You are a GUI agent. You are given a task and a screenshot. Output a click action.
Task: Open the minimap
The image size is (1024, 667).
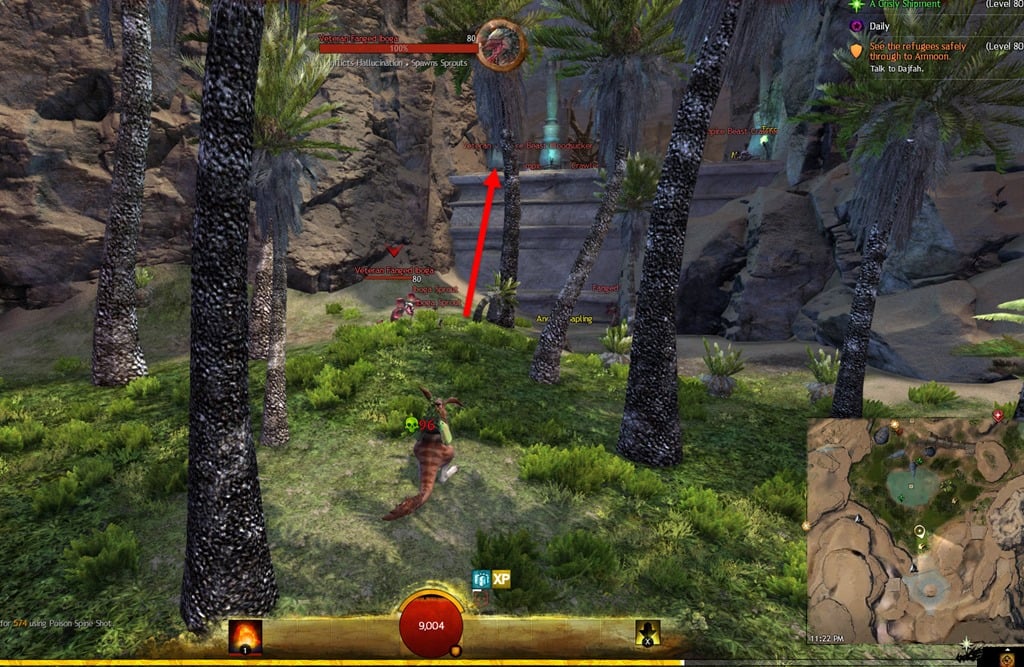click(914, 530)
